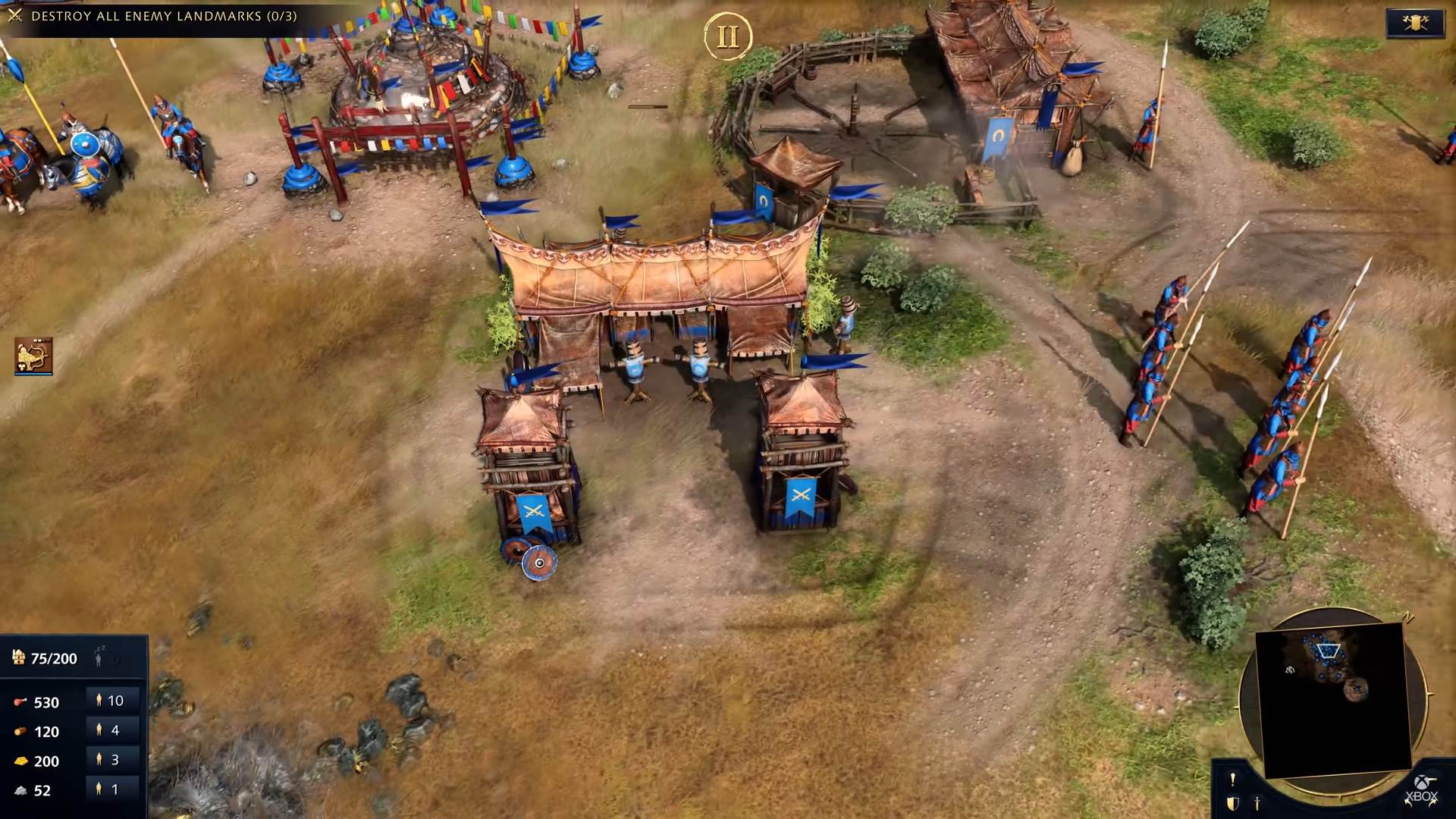Screen dimensions: 1456x819
Task: Select the 10 food gatherers counter
Action: tap(110, 700)
